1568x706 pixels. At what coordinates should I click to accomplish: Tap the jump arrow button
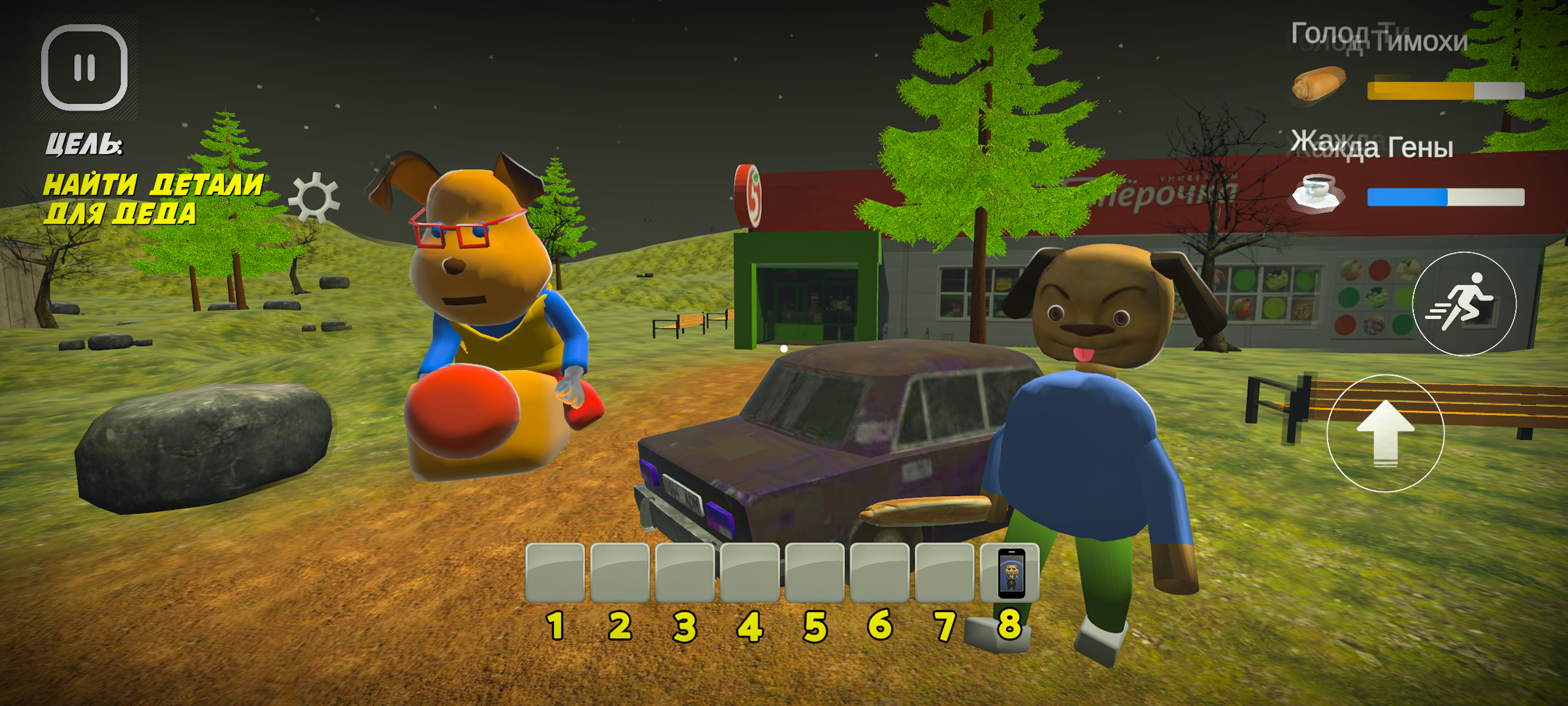click(1385, 433)
